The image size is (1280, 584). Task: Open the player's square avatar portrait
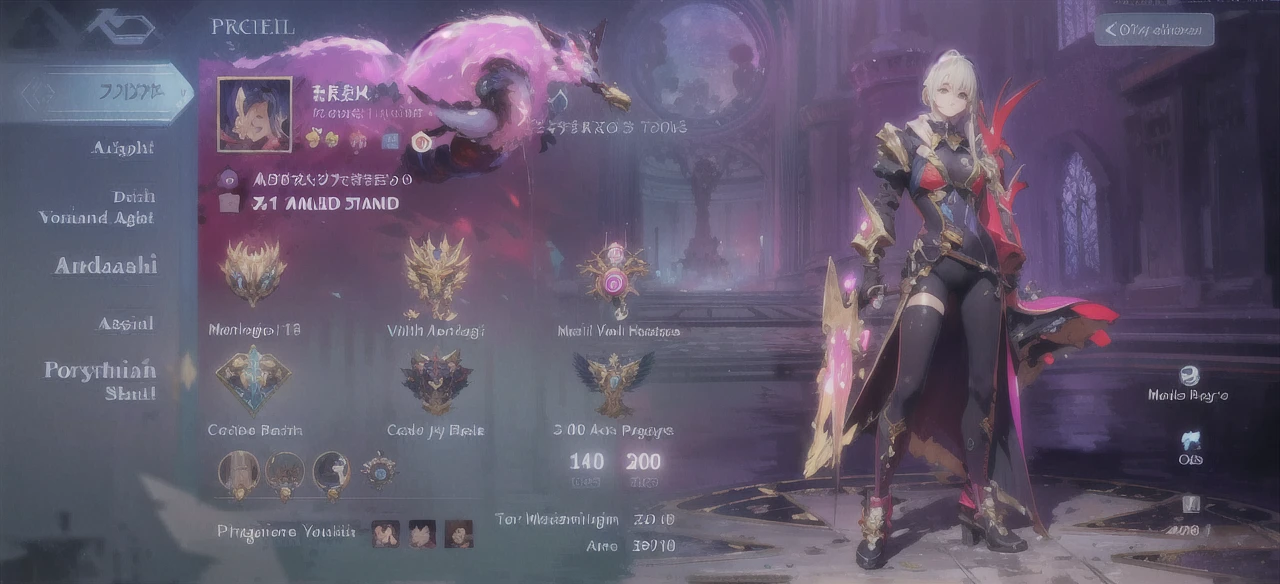pos(254,114)
